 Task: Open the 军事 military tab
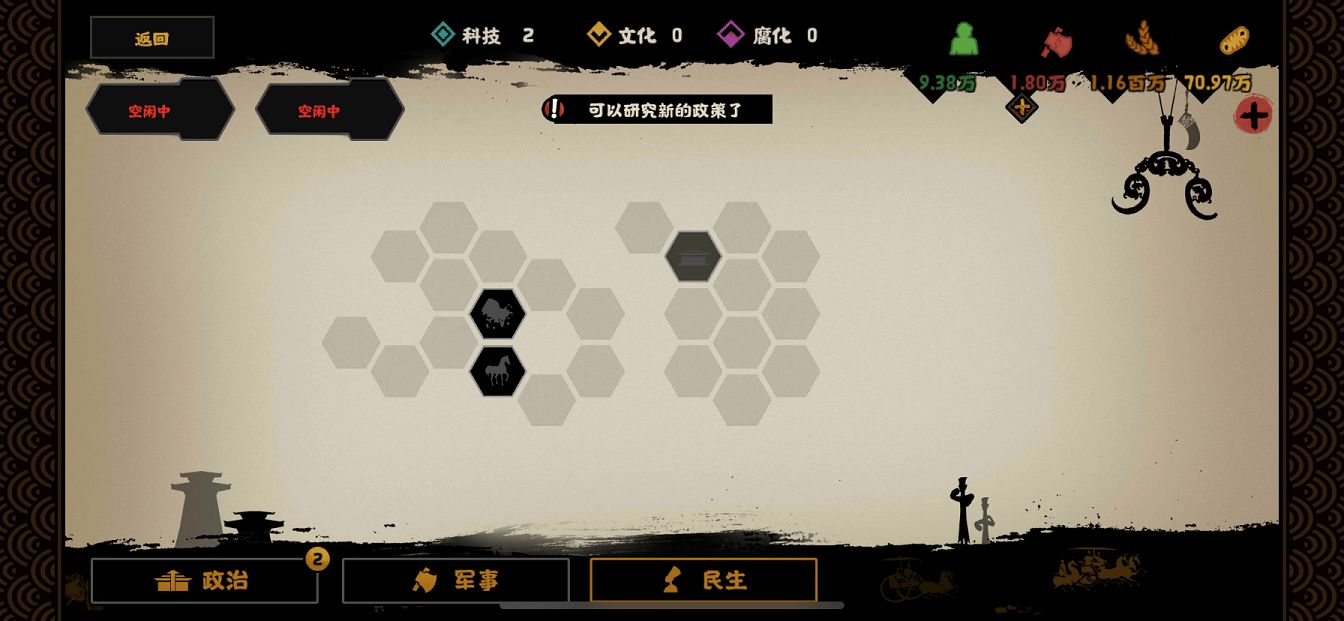(x=456, y=581)
